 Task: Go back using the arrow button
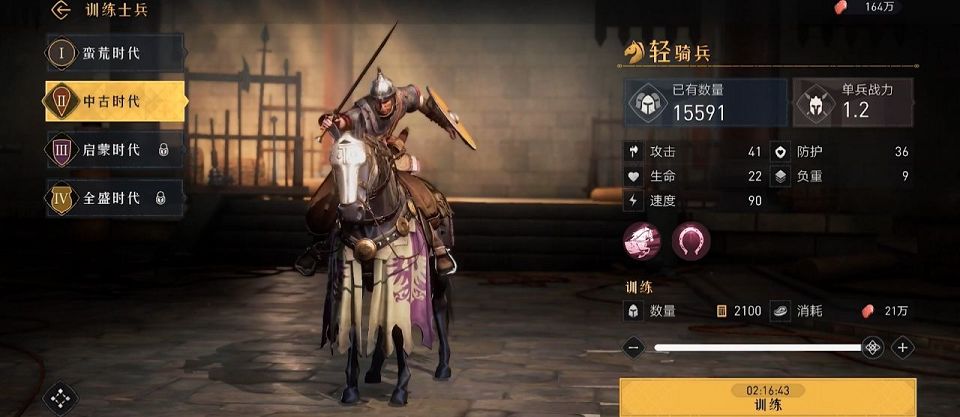tap(62, 11)
